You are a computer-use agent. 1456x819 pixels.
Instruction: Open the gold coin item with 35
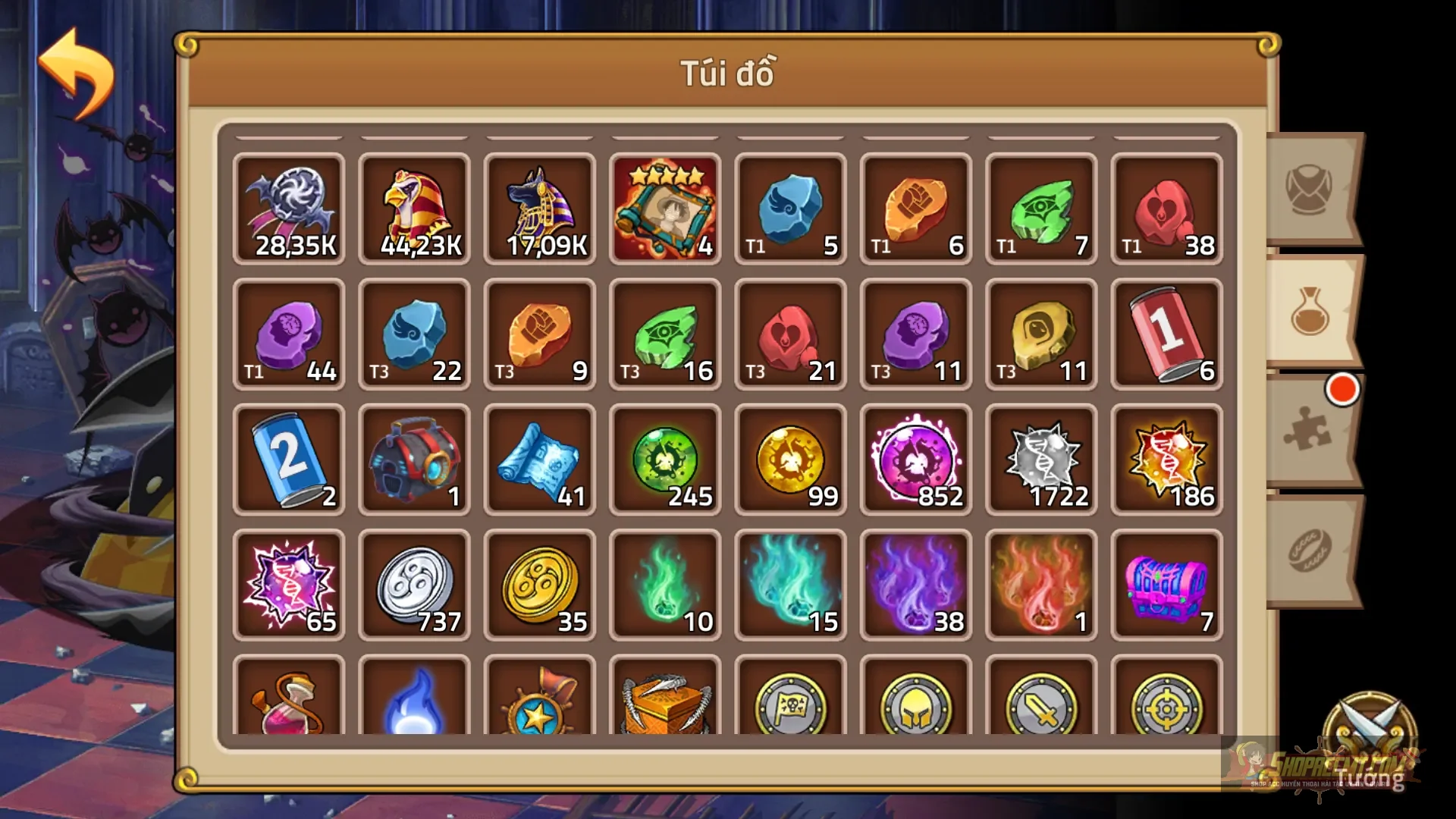539,584
